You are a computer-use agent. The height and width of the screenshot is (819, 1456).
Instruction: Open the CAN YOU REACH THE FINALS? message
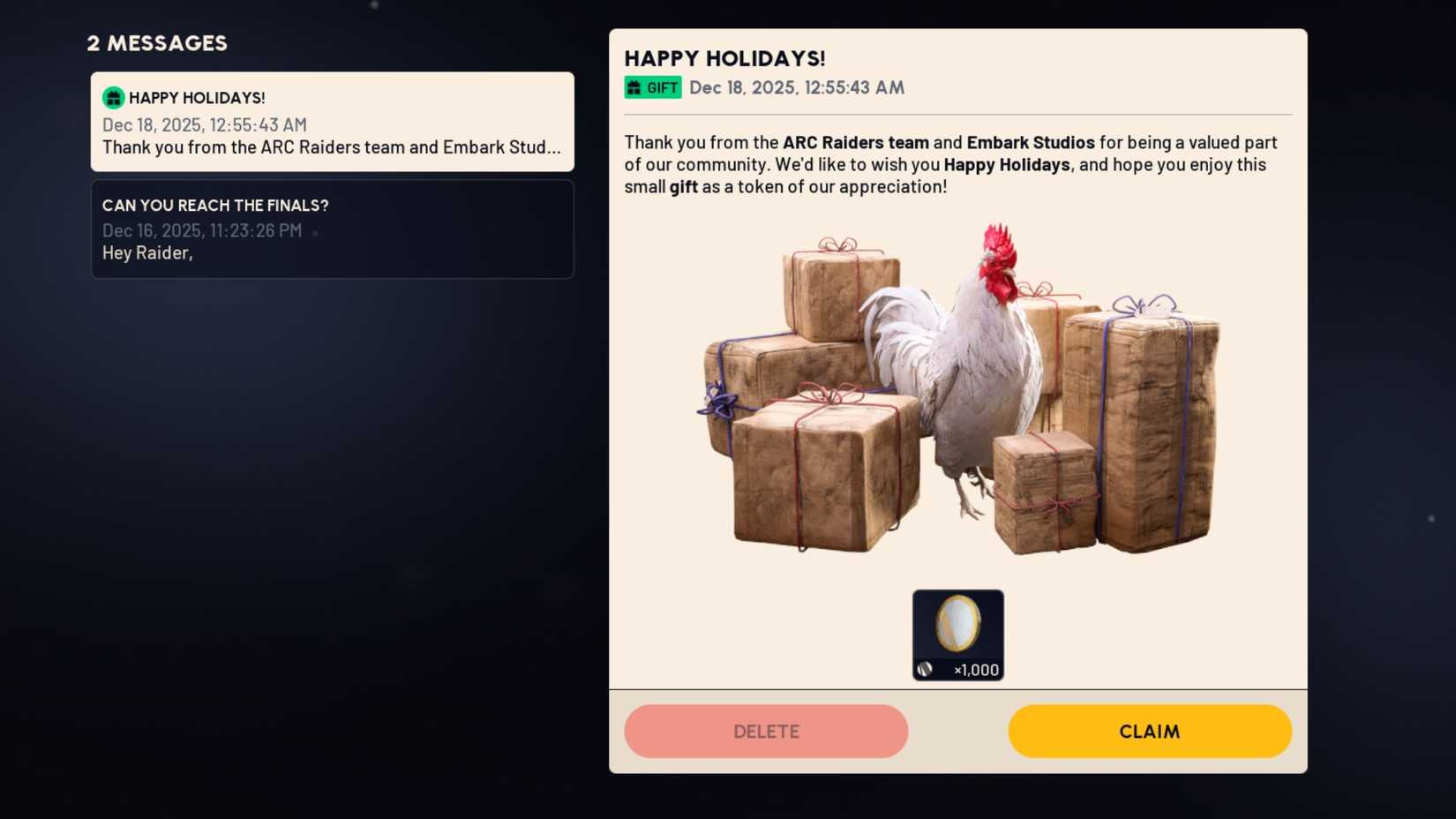coord(332,229)
